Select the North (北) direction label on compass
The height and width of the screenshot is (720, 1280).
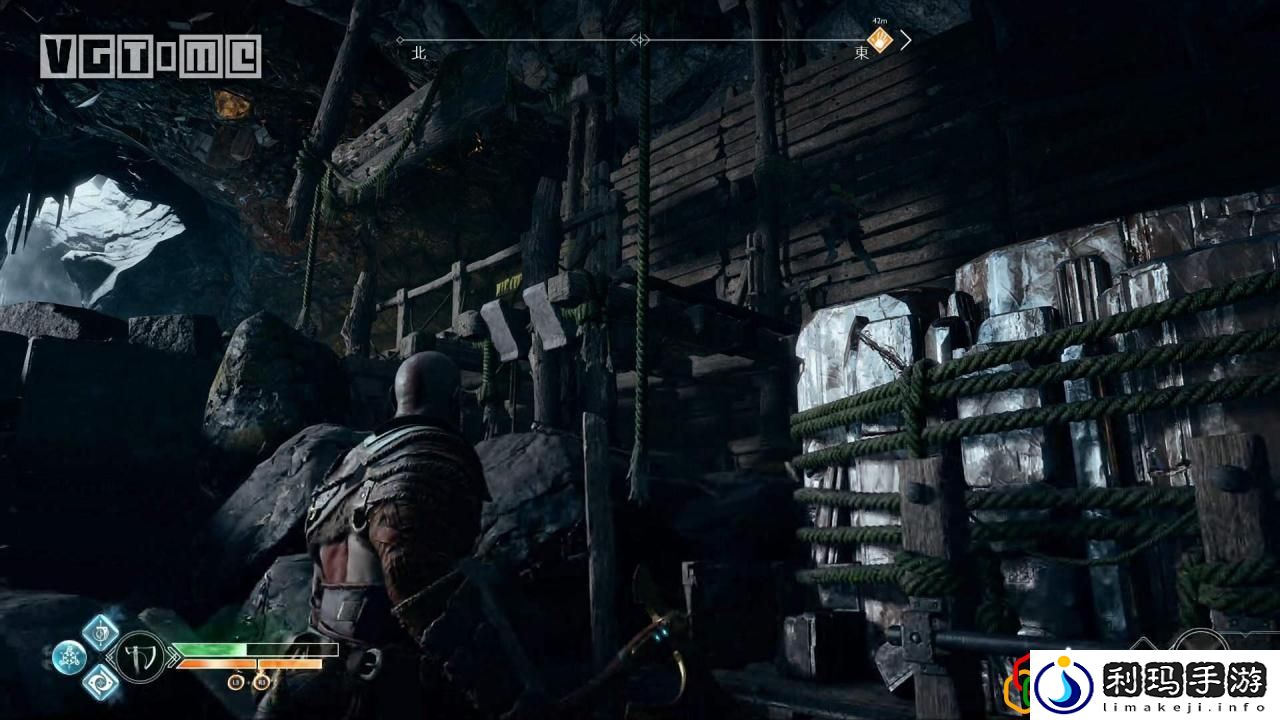pos(419,54)
